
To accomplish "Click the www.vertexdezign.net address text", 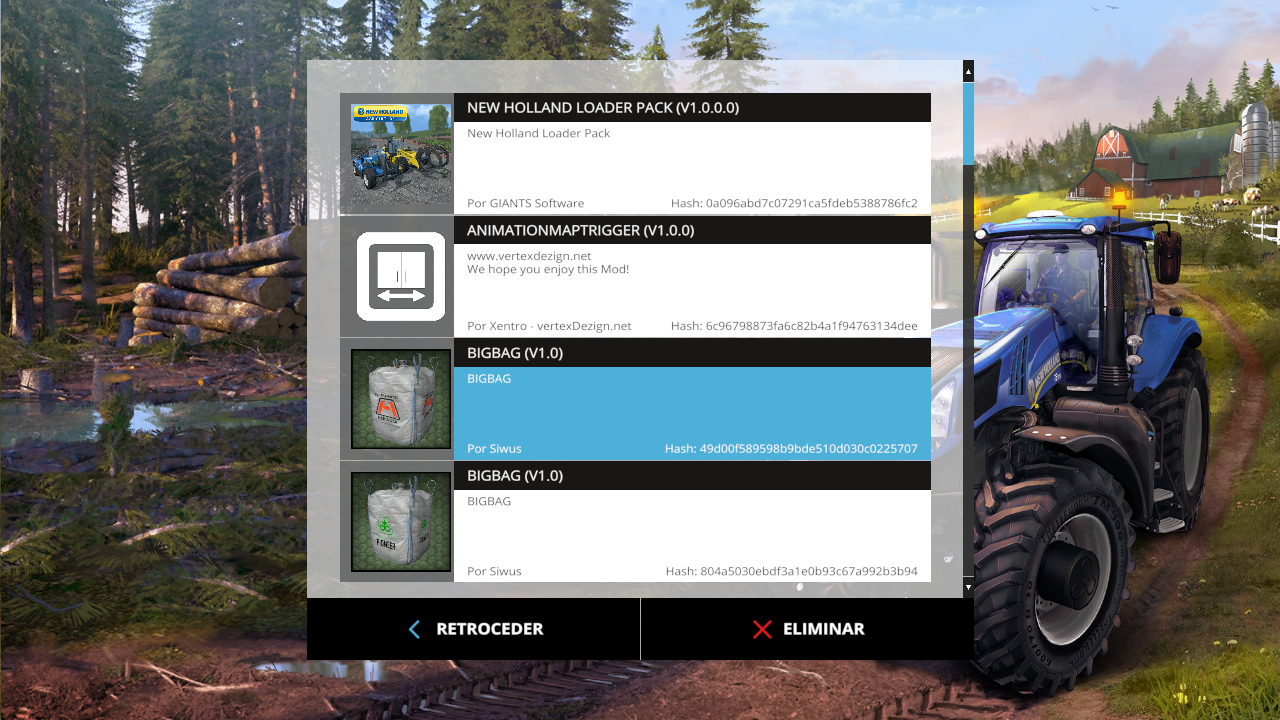I will pyautogui.click(x=529, y=255).
